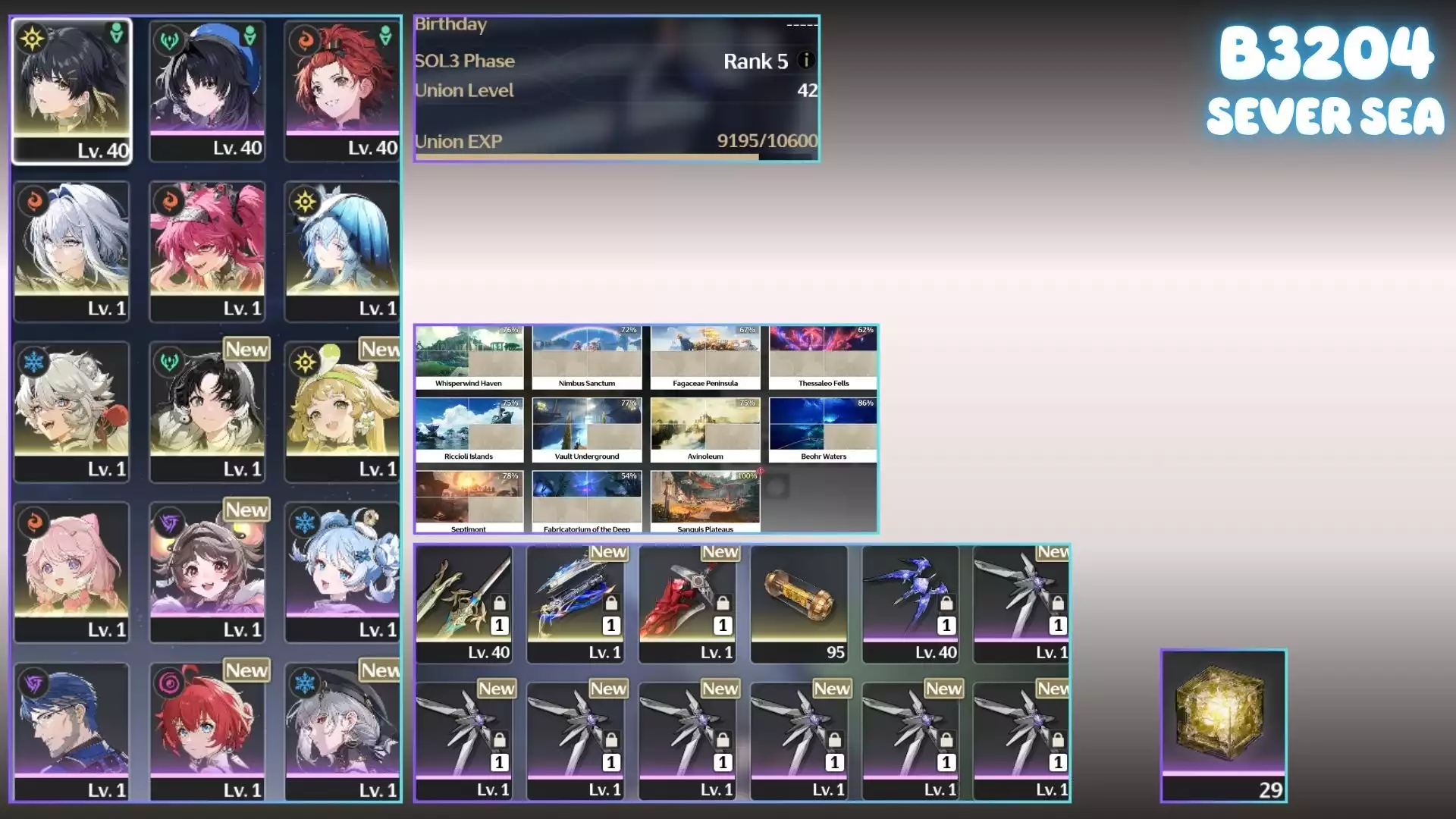Select the red-haired Fusion character at Lv. 40

pyautogui.click(x=342, y=89)
